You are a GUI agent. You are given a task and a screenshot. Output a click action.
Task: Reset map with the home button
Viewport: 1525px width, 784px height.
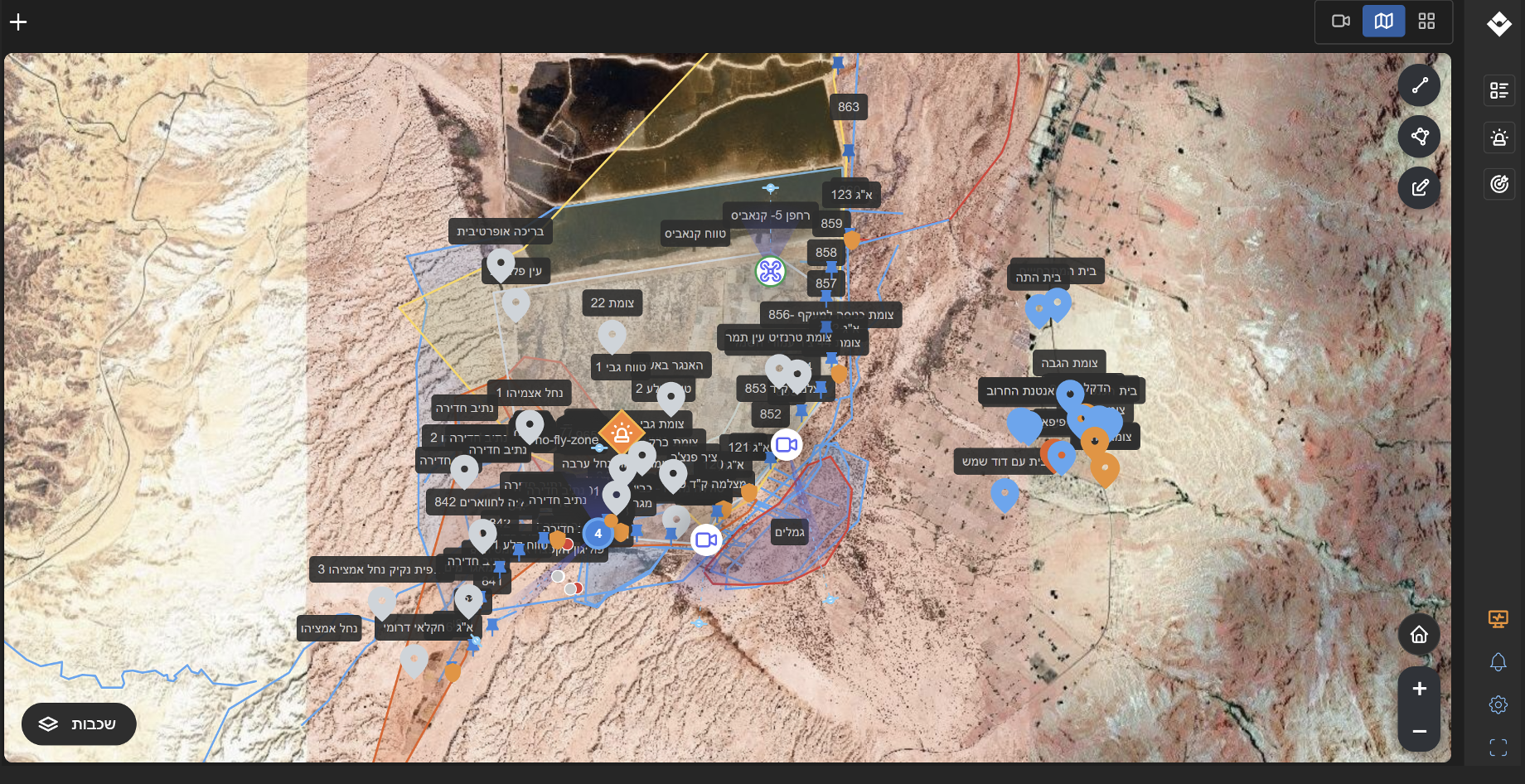[x=1419, y=635]
